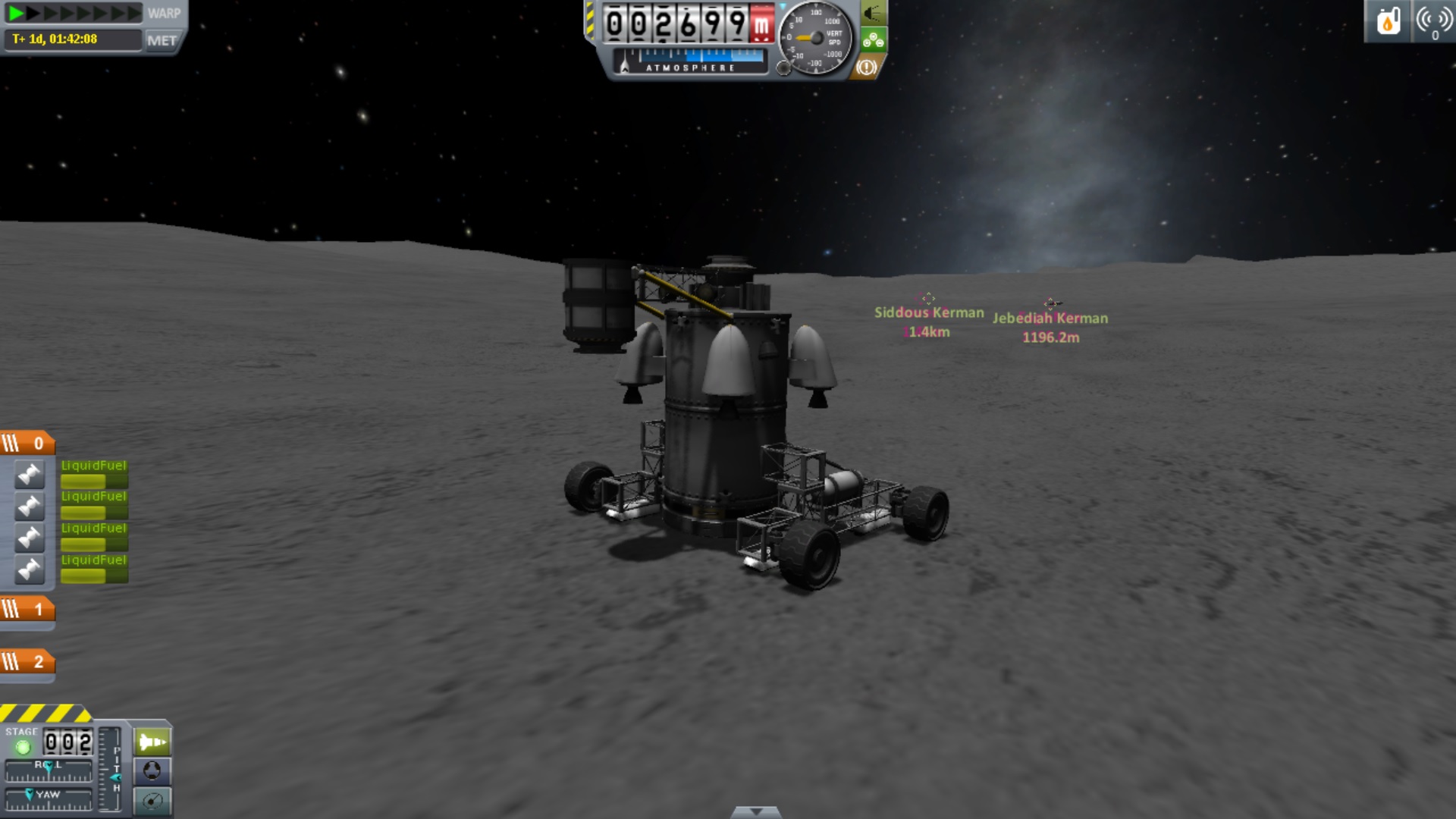1456x819 pixels.
Task: Select the stage 2 header
Action: [27, 662]
